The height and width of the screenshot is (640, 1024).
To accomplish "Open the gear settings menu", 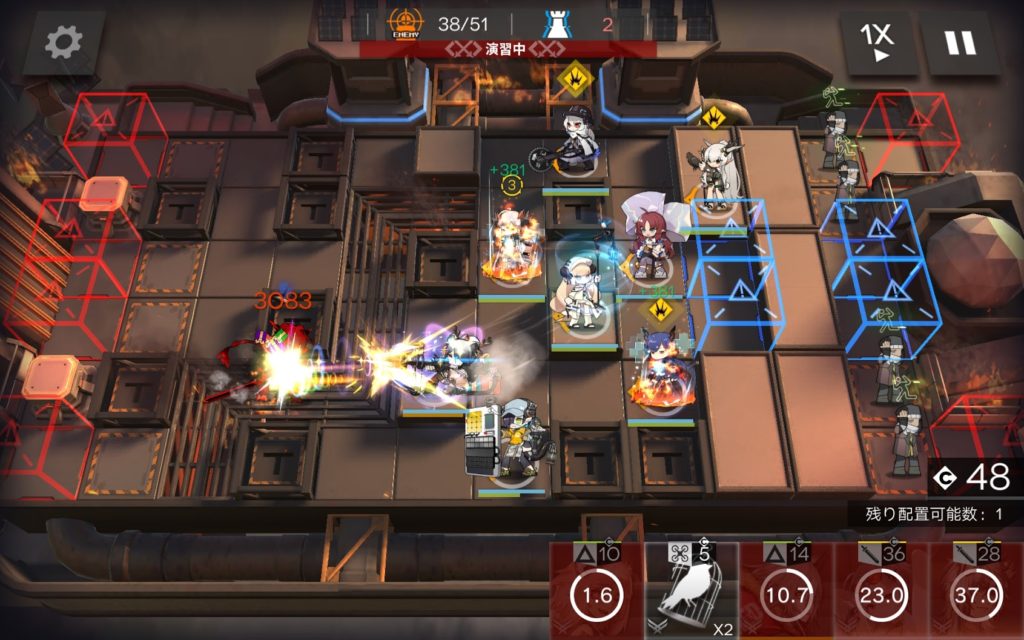I will [64, 43].
